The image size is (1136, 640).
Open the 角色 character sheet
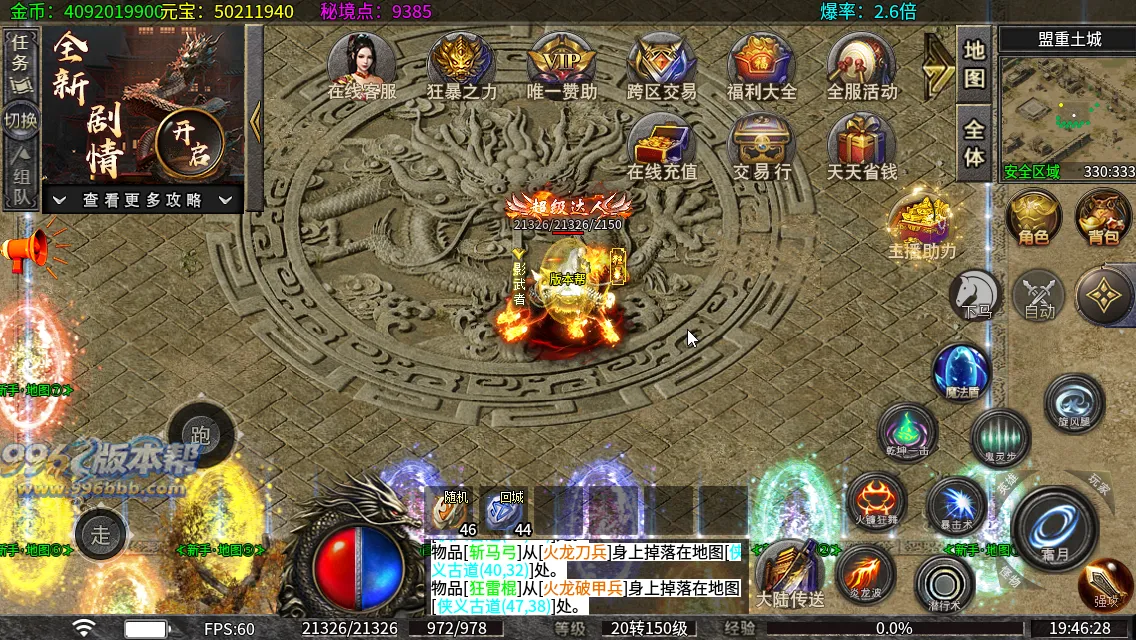point(1033,217)
